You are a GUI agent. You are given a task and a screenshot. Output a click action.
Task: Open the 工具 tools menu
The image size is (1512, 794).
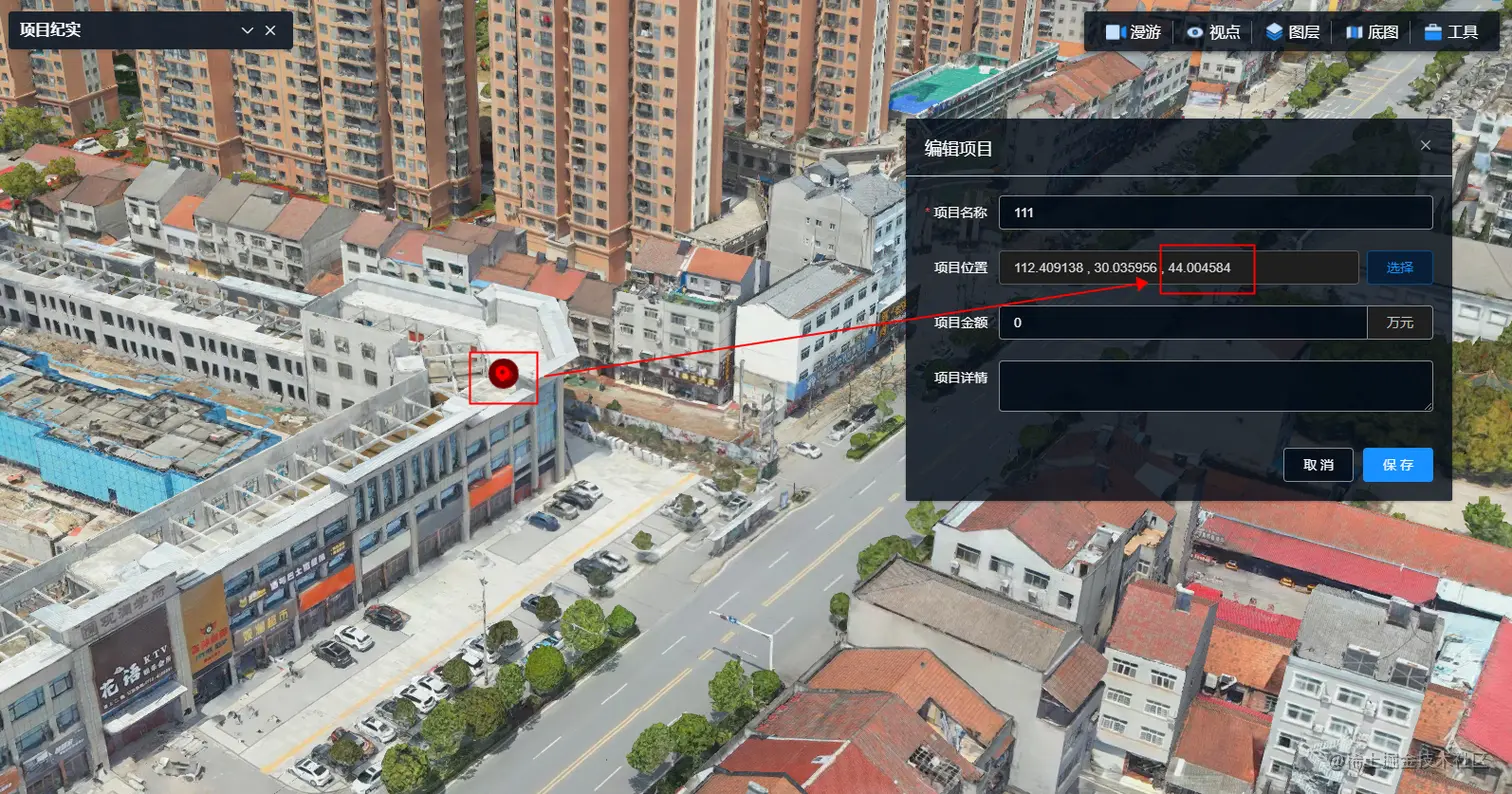(1451, 32)
